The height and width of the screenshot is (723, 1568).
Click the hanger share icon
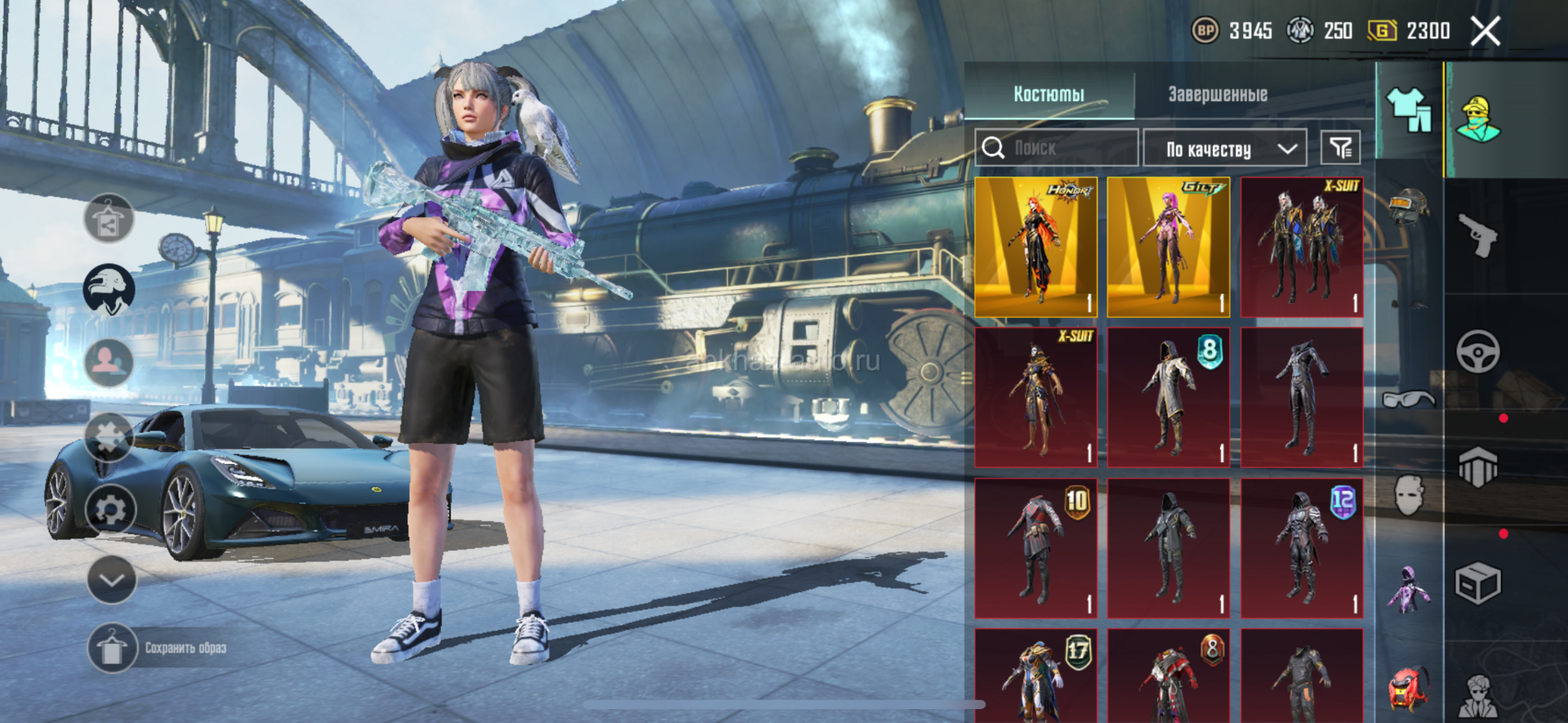(109, 219)
